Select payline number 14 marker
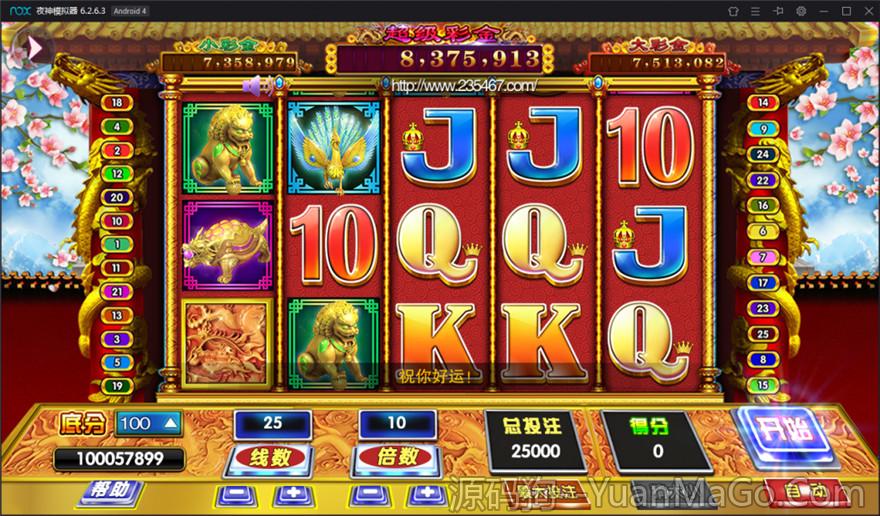This screenshot has height=516, width=880. click(763, 102)
